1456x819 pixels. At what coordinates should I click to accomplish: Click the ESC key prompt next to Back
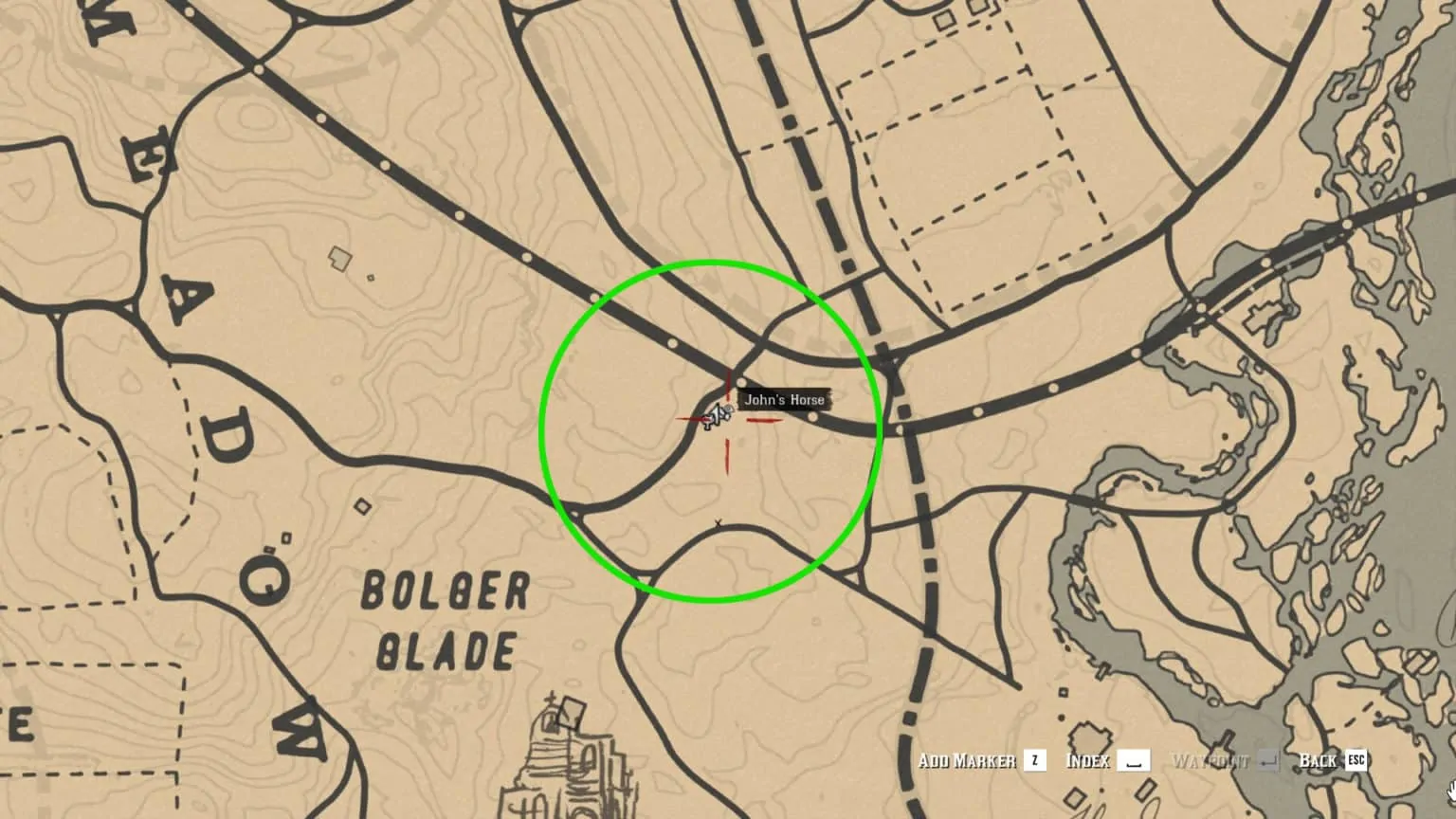tap(1357, 760)
